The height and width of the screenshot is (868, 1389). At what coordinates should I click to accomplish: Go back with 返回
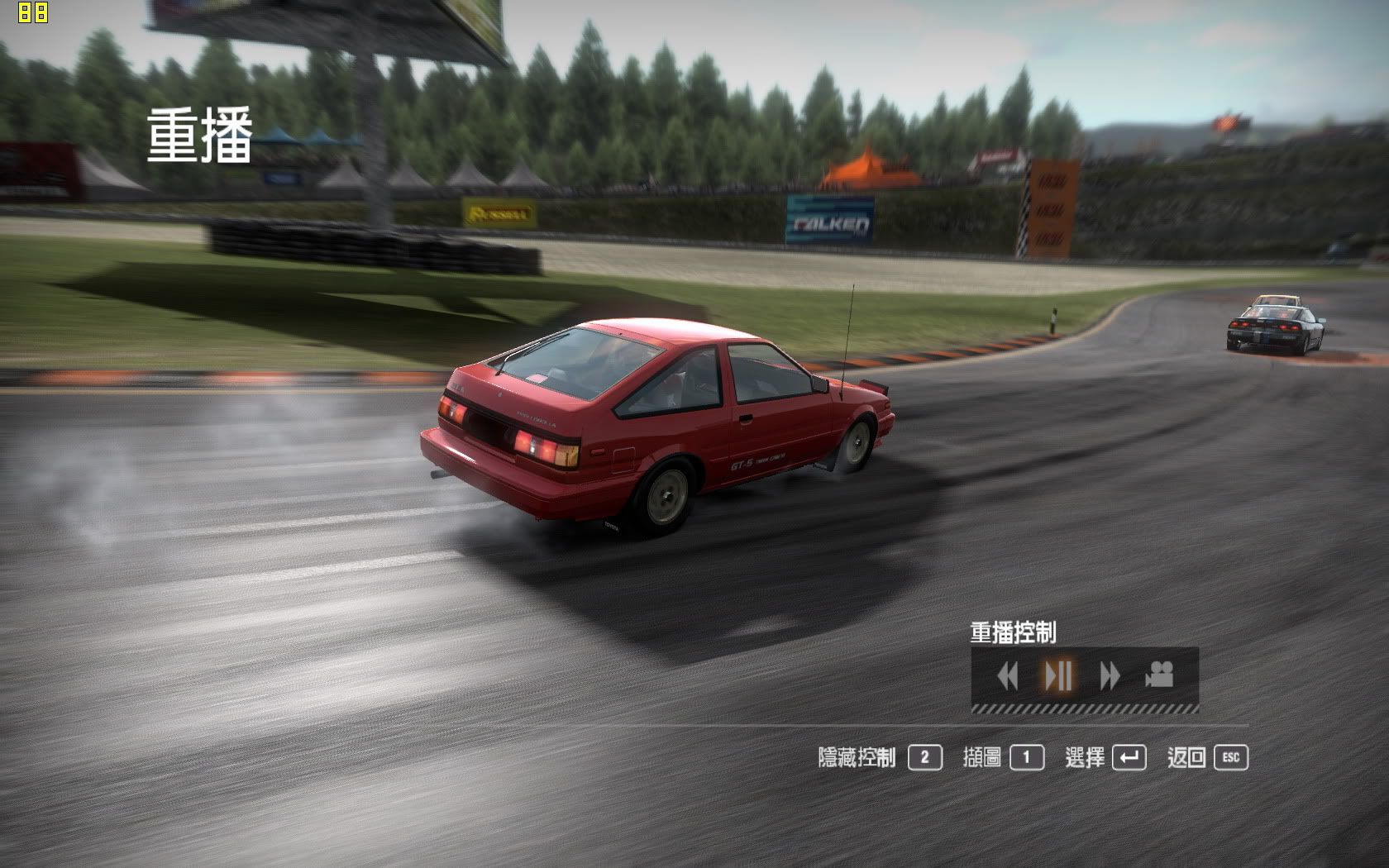pos(1207,757)
